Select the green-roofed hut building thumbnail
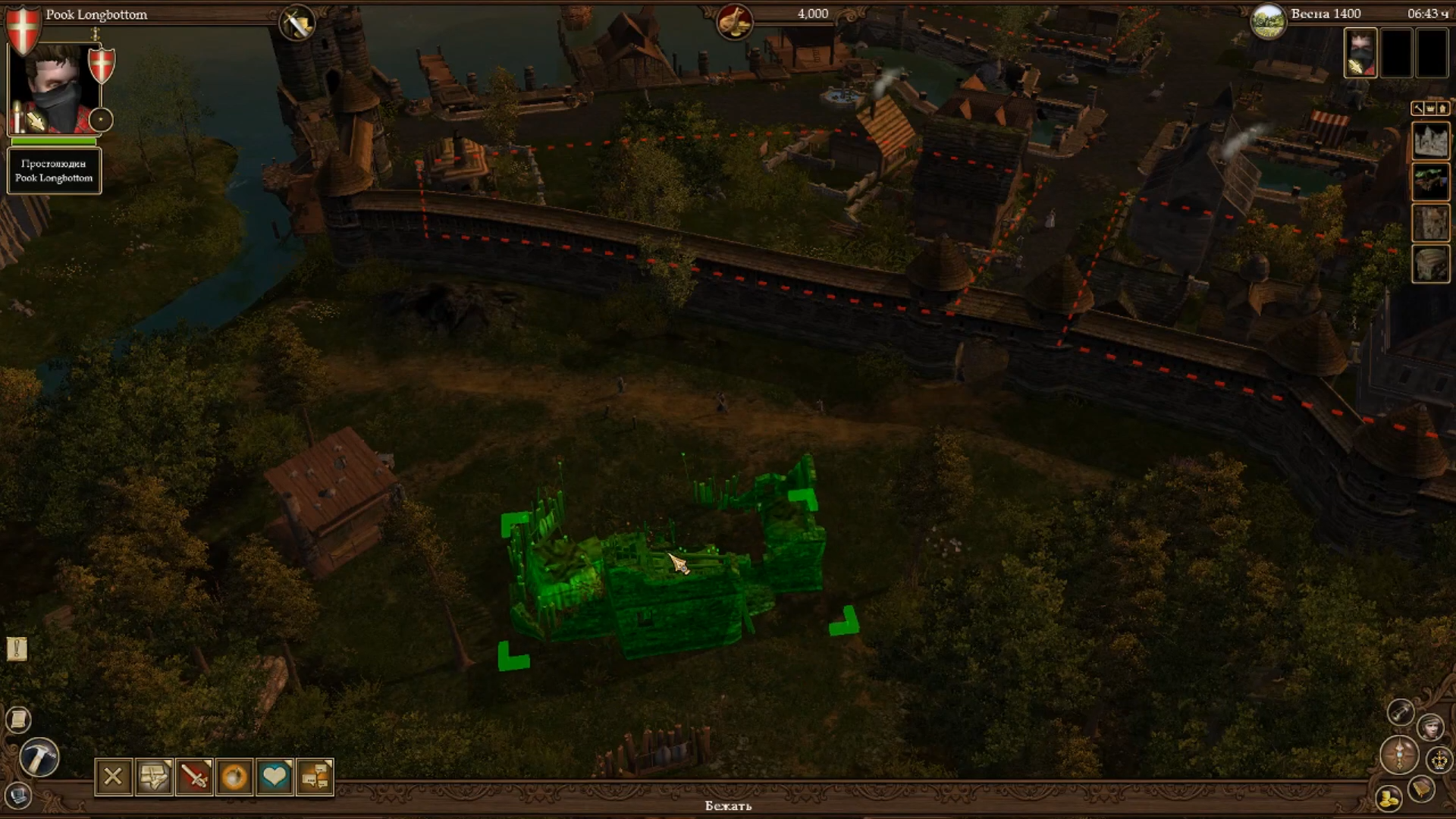1456x819 pixels. [x=1430, y=182]
